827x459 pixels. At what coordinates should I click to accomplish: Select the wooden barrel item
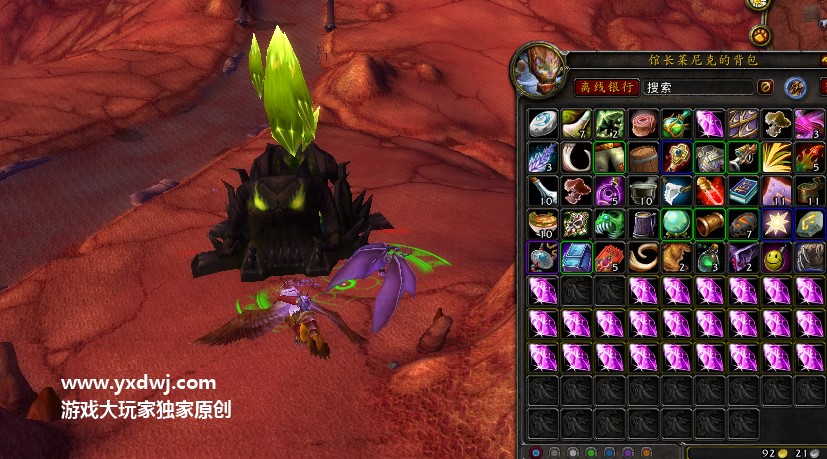[x=643, y=158]
